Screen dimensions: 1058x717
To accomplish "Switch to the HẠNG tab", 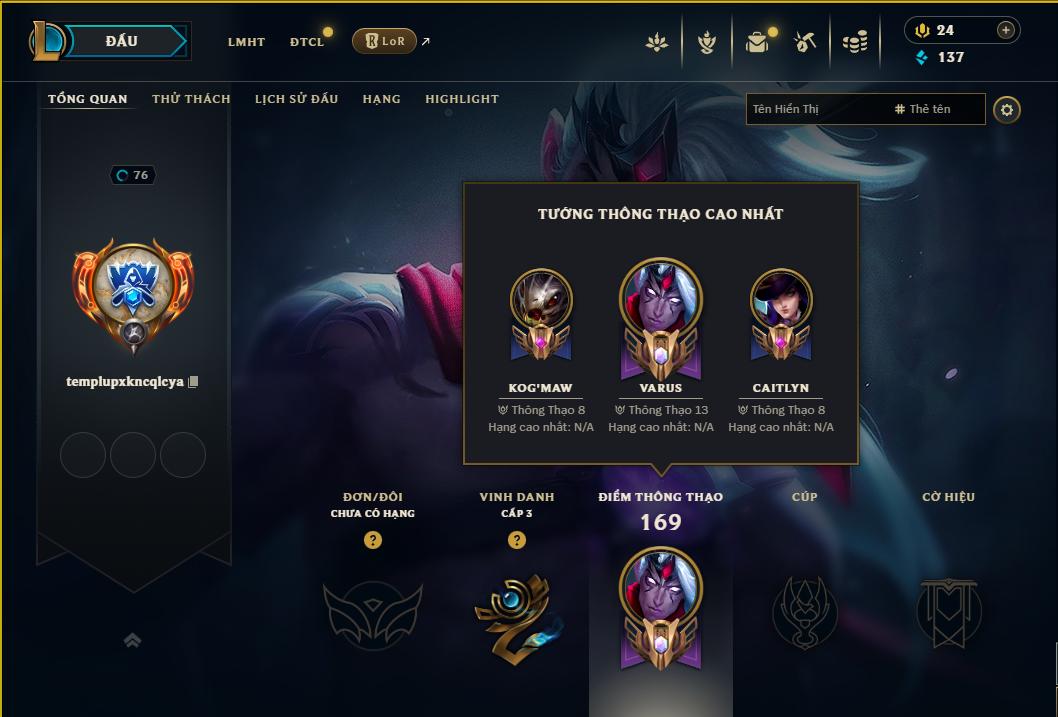I will (381, 99).
